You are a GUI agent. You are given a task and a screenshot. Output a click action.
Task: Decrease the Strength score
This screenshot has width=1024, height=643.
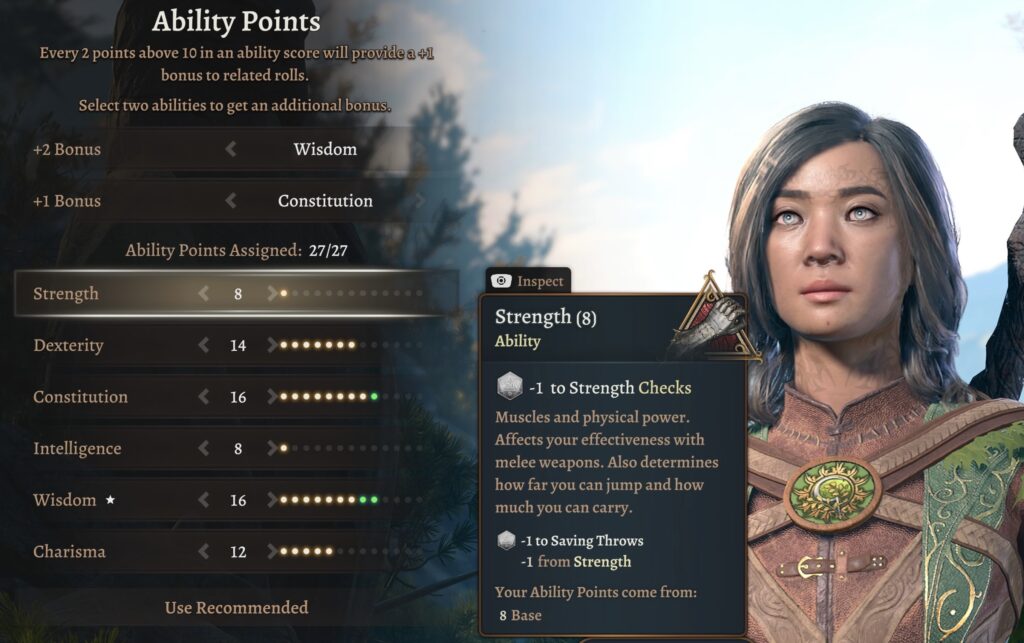coord(204,294)
